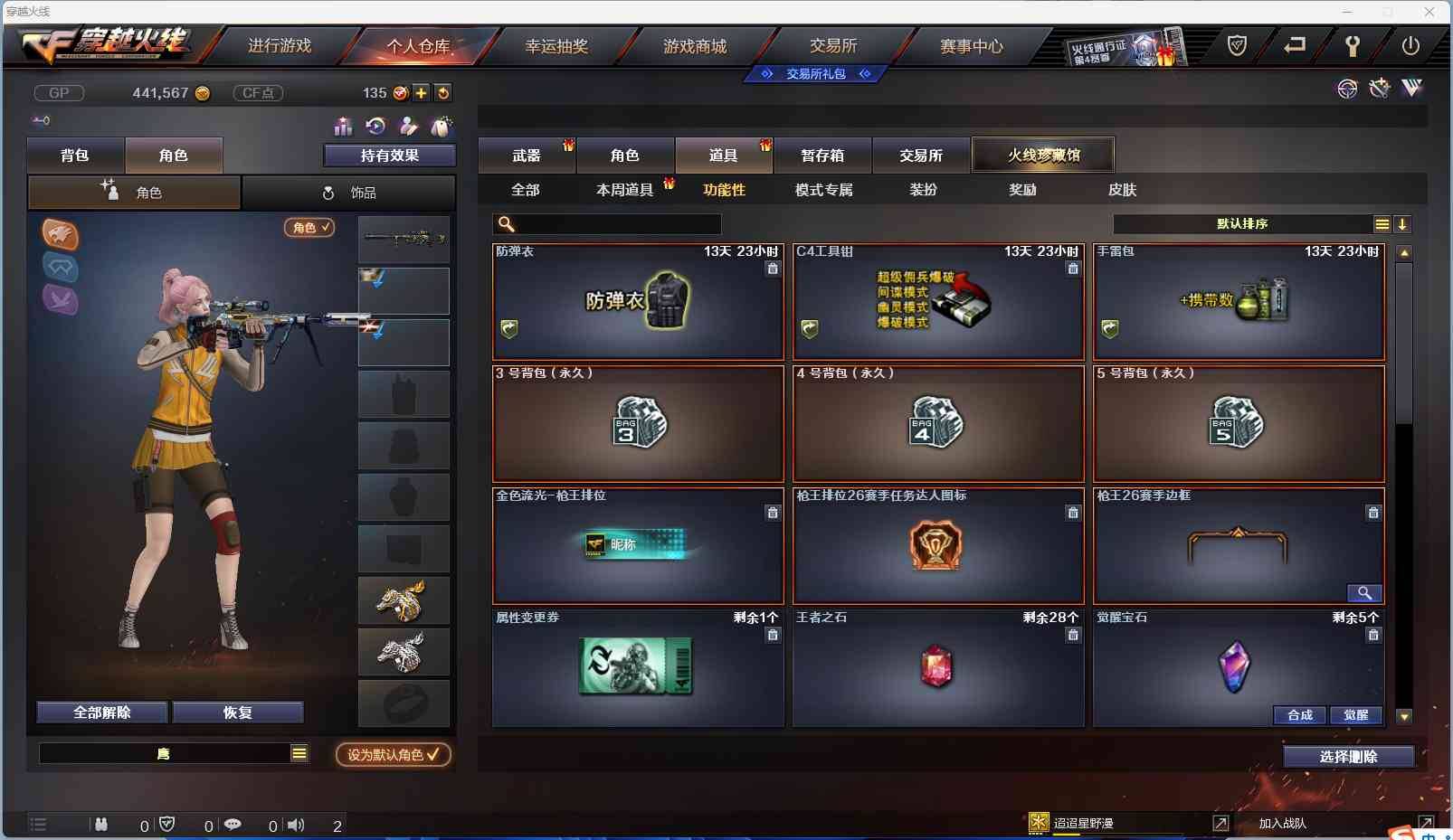Image resolution: width=1453 pixels, height=840 pixels.
Task: Mute the speaker icon in the status bar
Action: pyautogui.click(x=296, y=824)
